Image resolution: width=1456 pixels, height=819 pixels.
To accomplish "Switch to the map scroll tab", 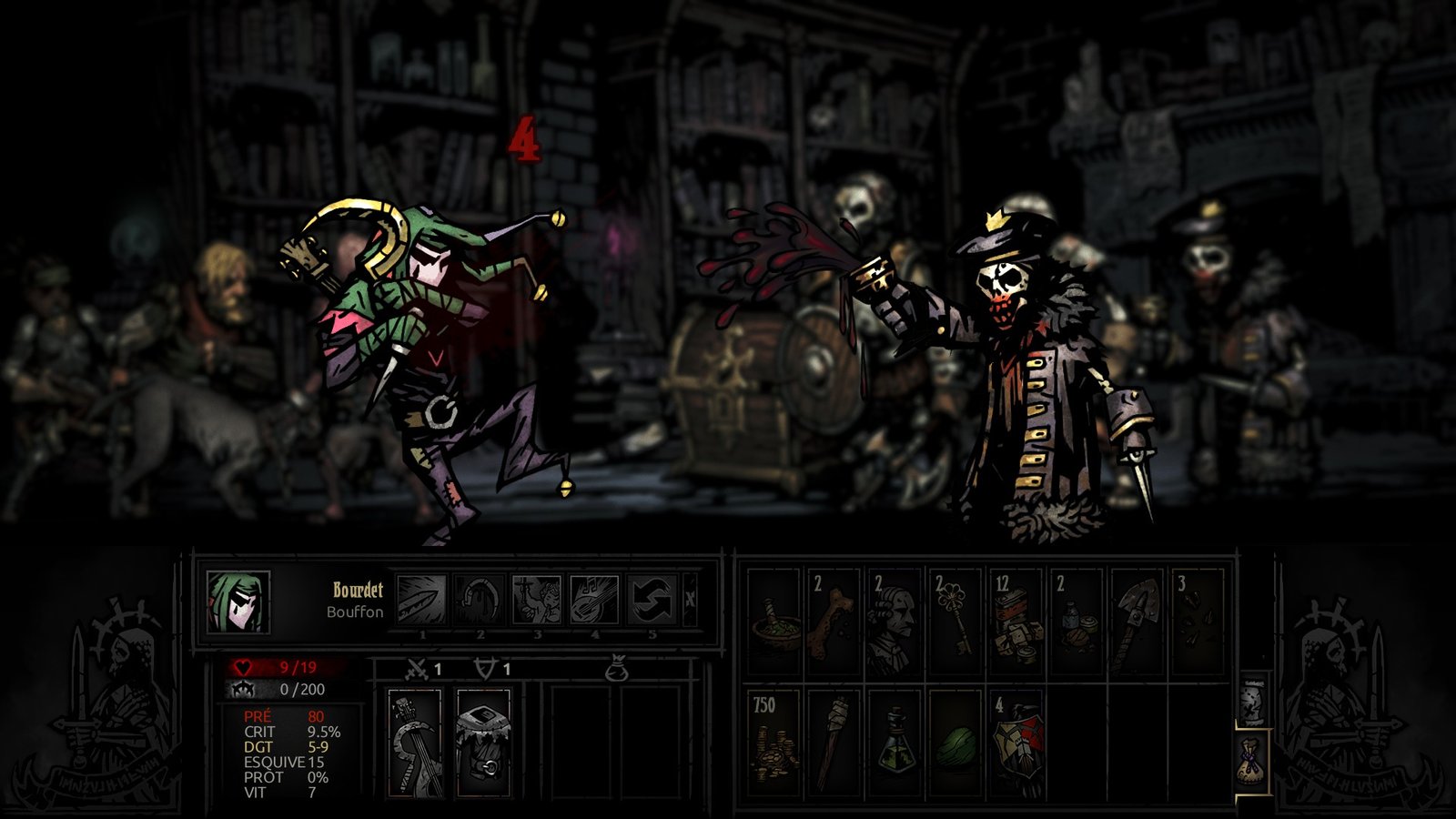I will click(1253, 700).
